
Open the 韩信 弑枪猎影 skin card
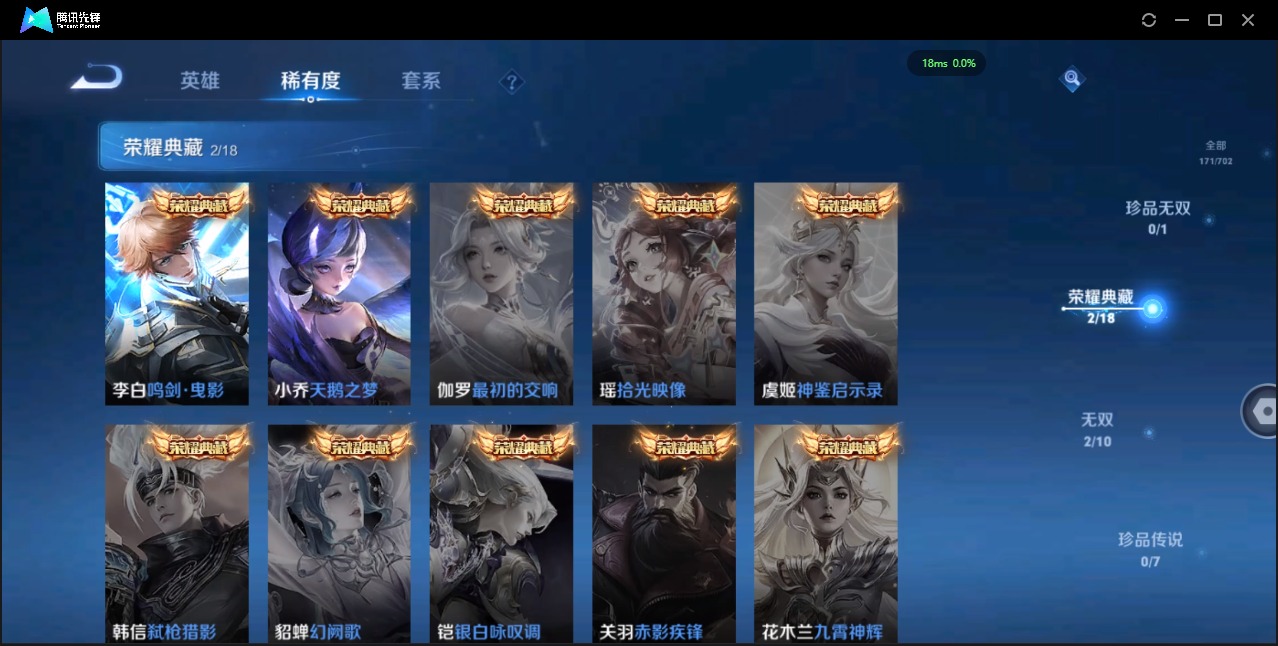pos(177,534)
